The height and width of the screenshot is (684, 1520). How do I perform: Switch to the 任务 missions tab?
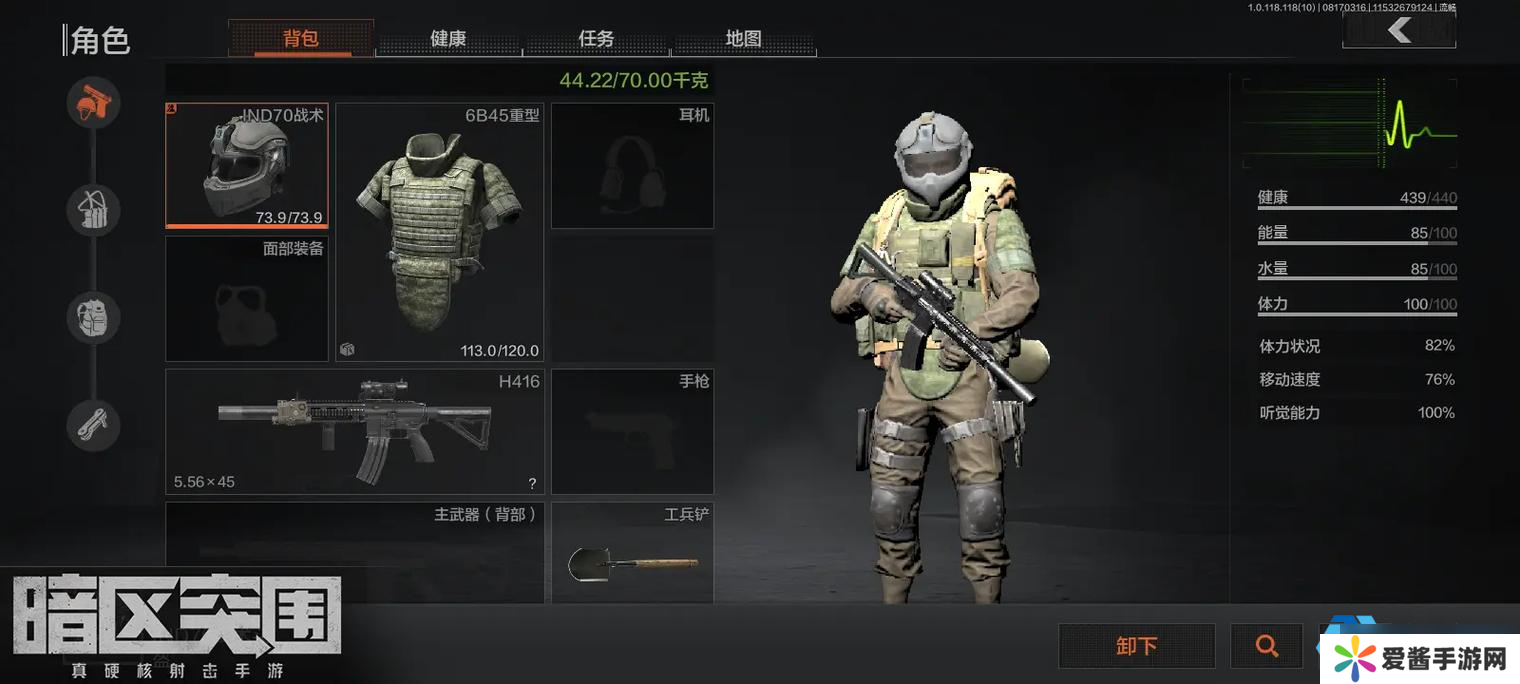(x=596, y=39)
